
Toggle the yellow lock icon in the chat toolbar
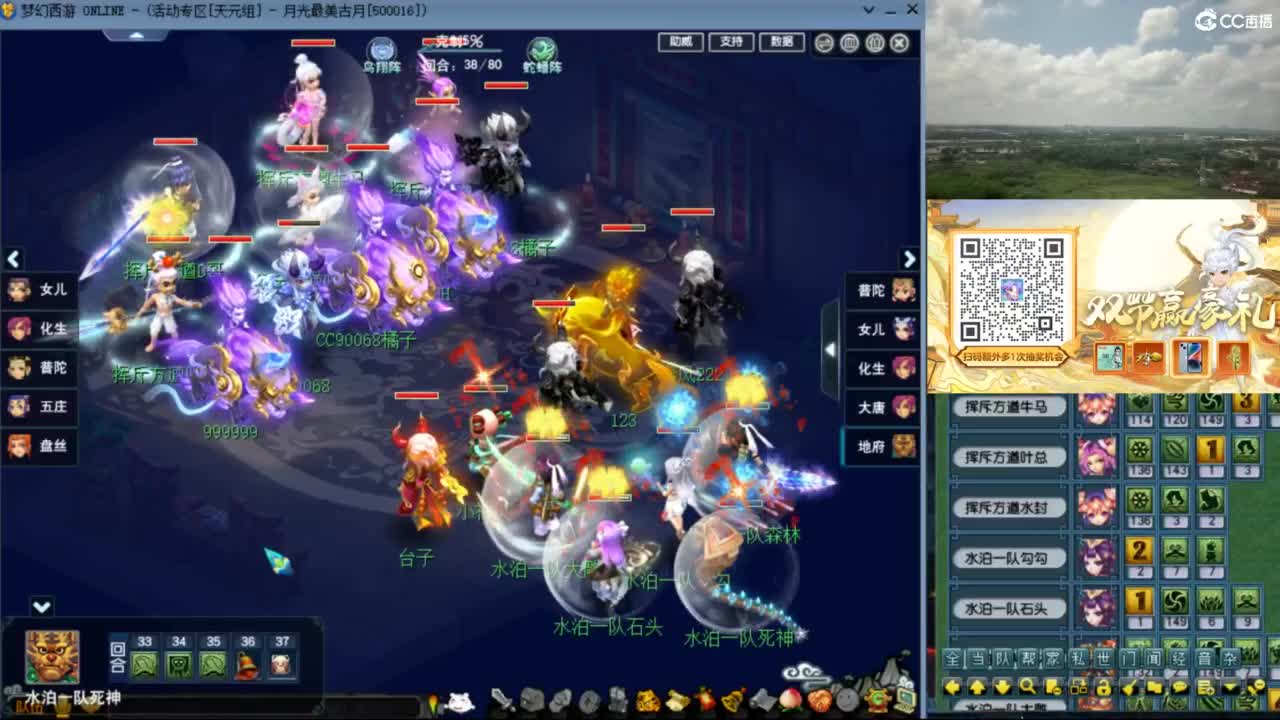pyautogui.click(x=1105, y=687)
